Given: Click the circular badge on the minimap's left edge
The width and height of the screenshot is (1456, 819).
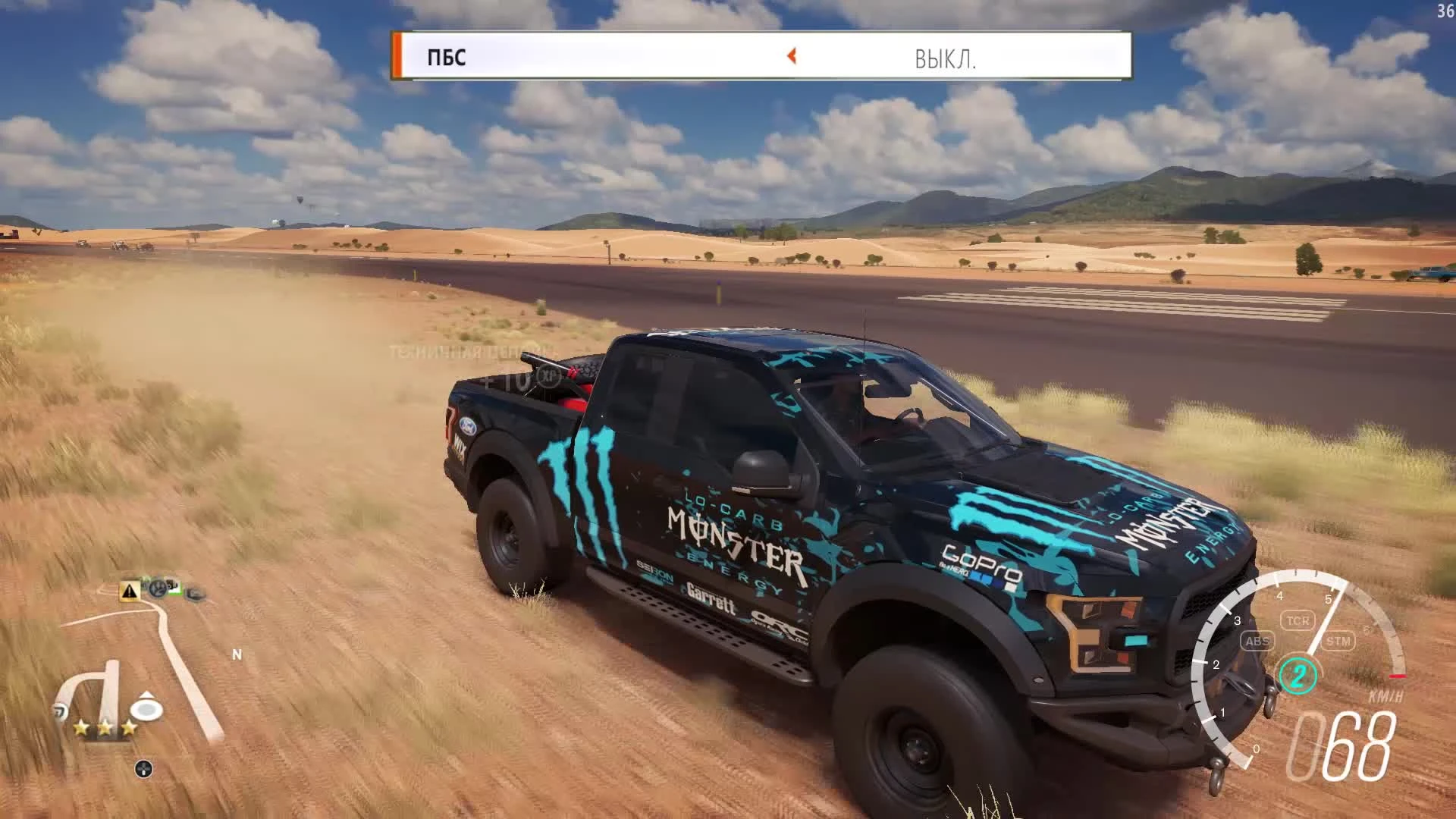Looking at the screenshot, I should click(60, 710).
